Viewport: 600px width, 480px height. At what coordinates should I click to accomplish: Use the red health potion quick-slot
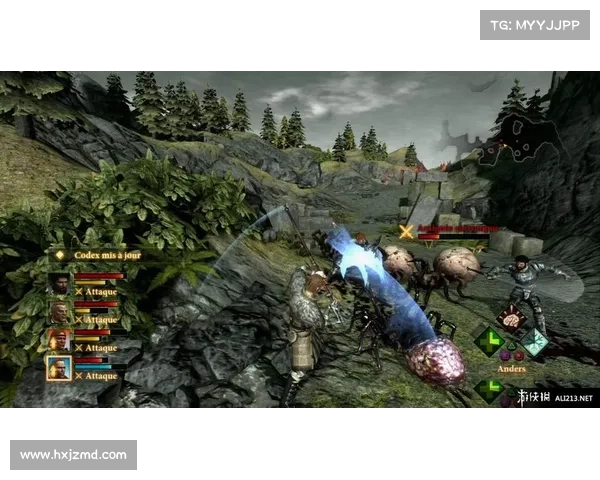[x=519, y=355]
